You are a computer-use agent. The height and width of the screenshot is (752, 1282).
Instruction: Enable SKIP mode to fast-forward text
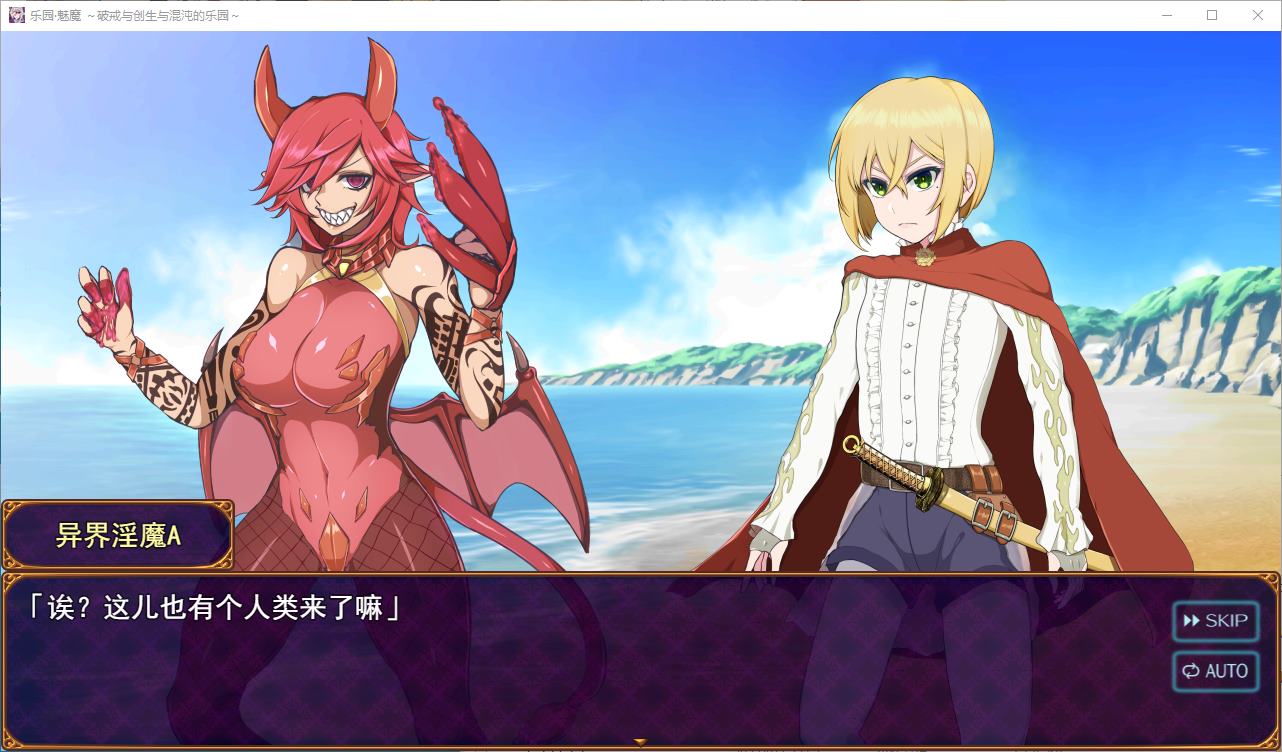pyautogui.click(x=1215, y=621)
